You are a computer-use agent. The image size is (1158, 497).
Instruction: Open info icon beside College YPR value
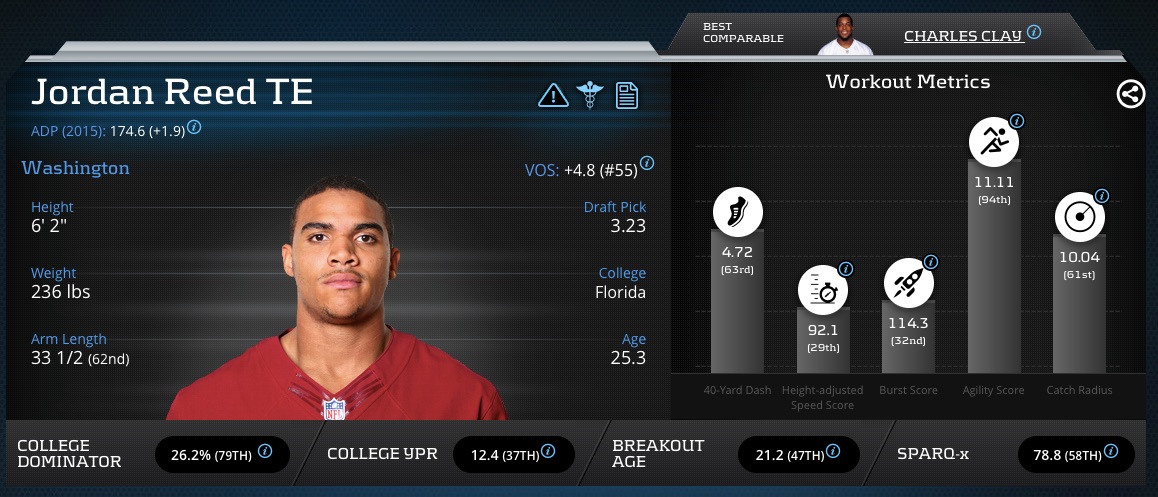tap(551, 452)
